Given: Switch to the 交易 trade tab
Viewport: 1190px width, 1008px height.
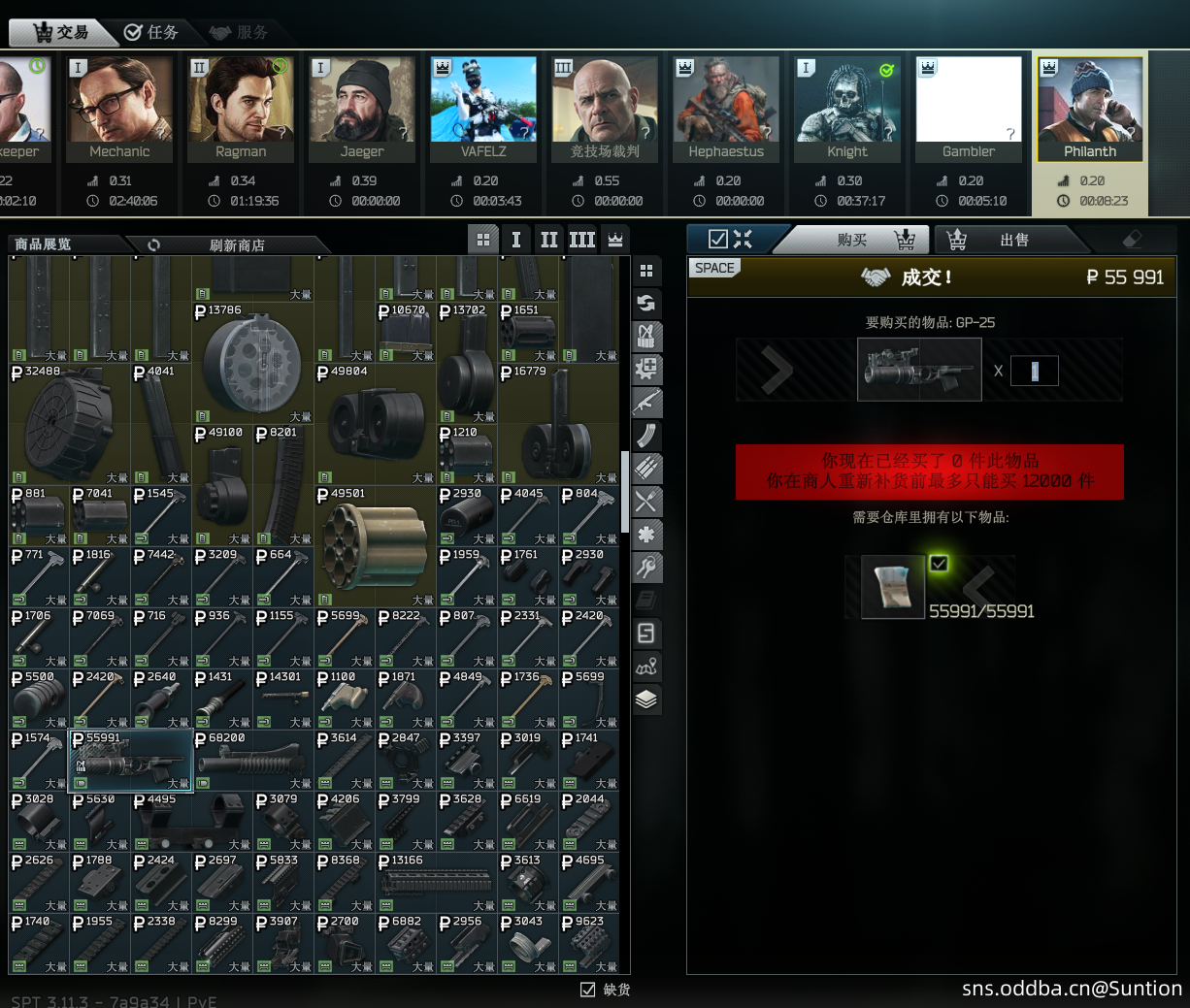Looking at the screenshot, I should pos(60,32).
